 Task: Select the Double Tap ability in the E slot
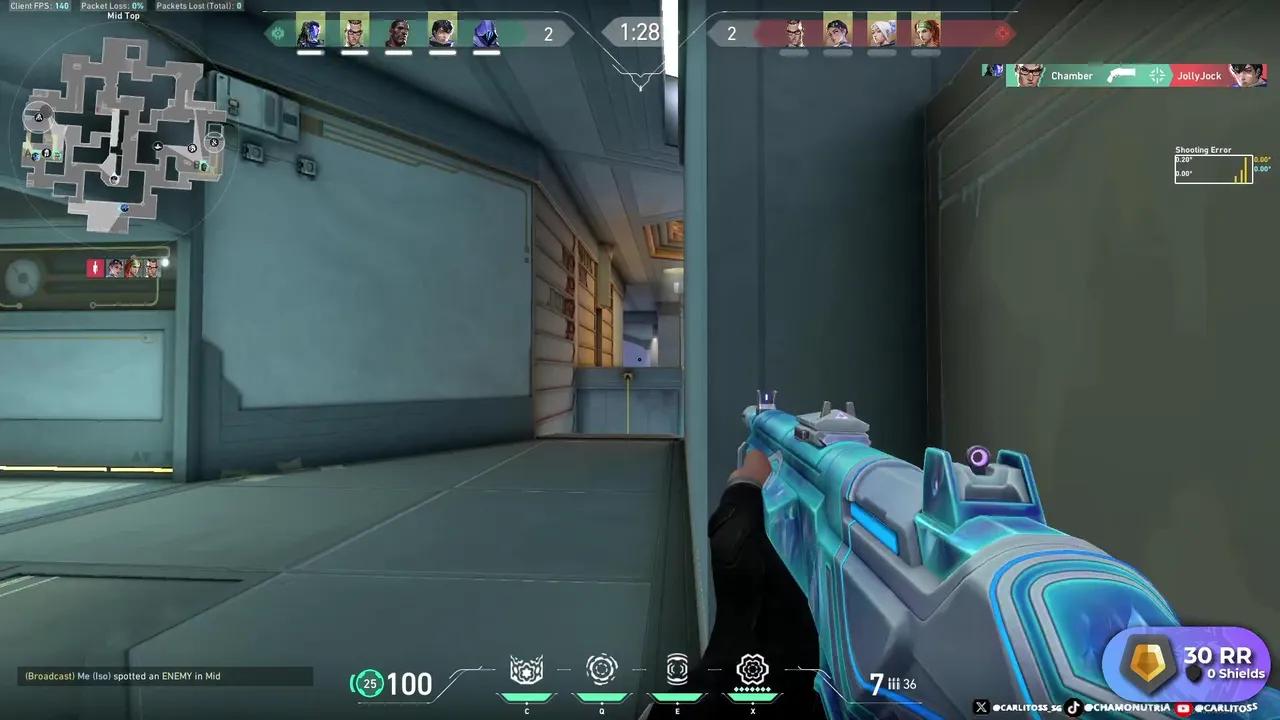677,670
